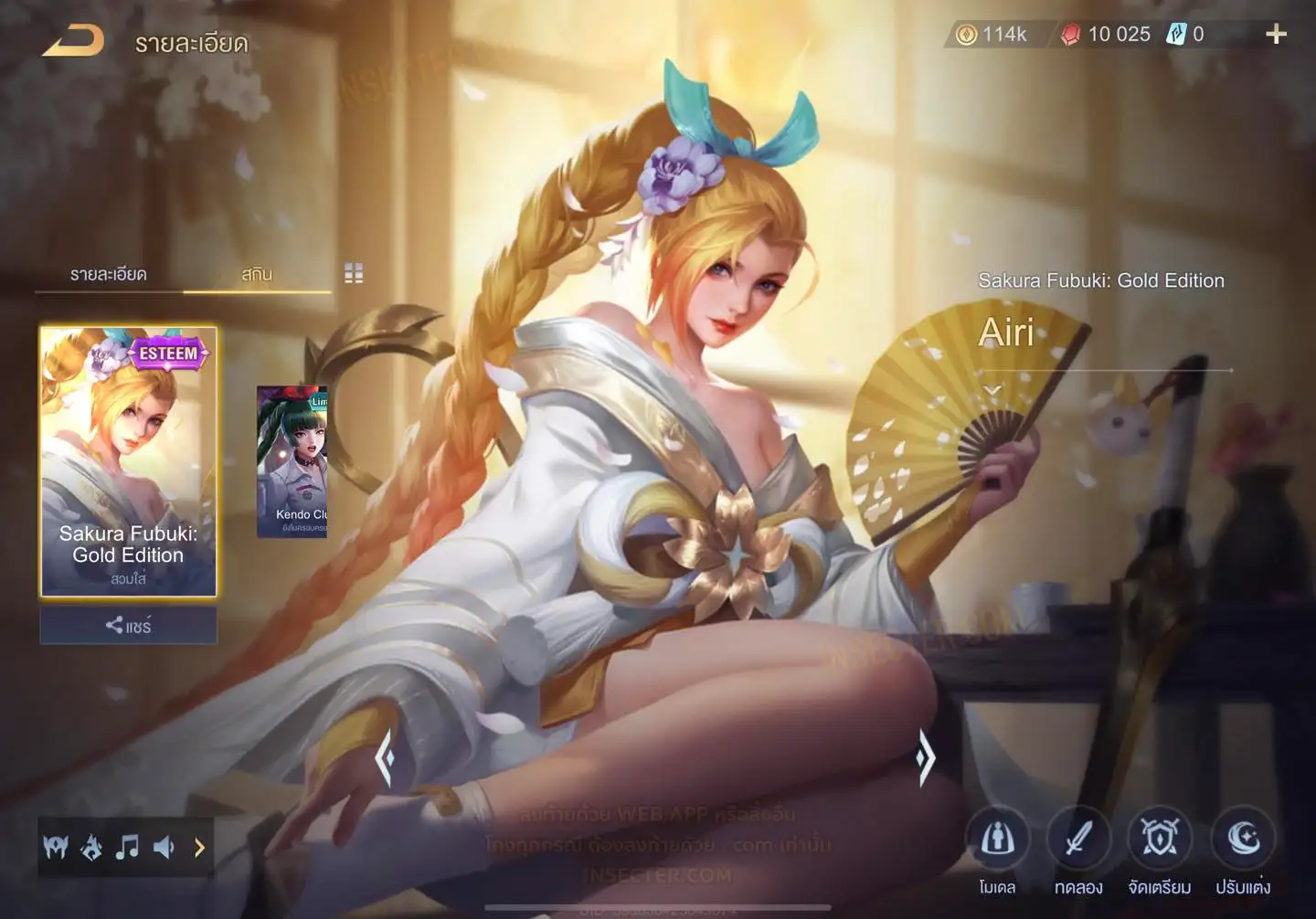
Task: Click the speaker sound icon
Action: [164, 848]
